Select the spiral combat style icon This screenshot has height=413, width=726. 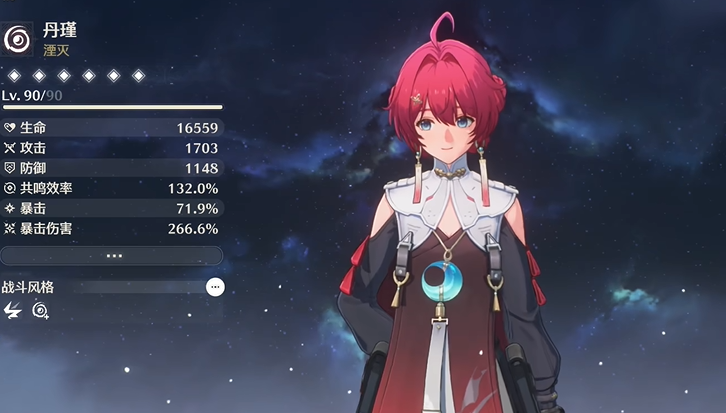point(40,311)
